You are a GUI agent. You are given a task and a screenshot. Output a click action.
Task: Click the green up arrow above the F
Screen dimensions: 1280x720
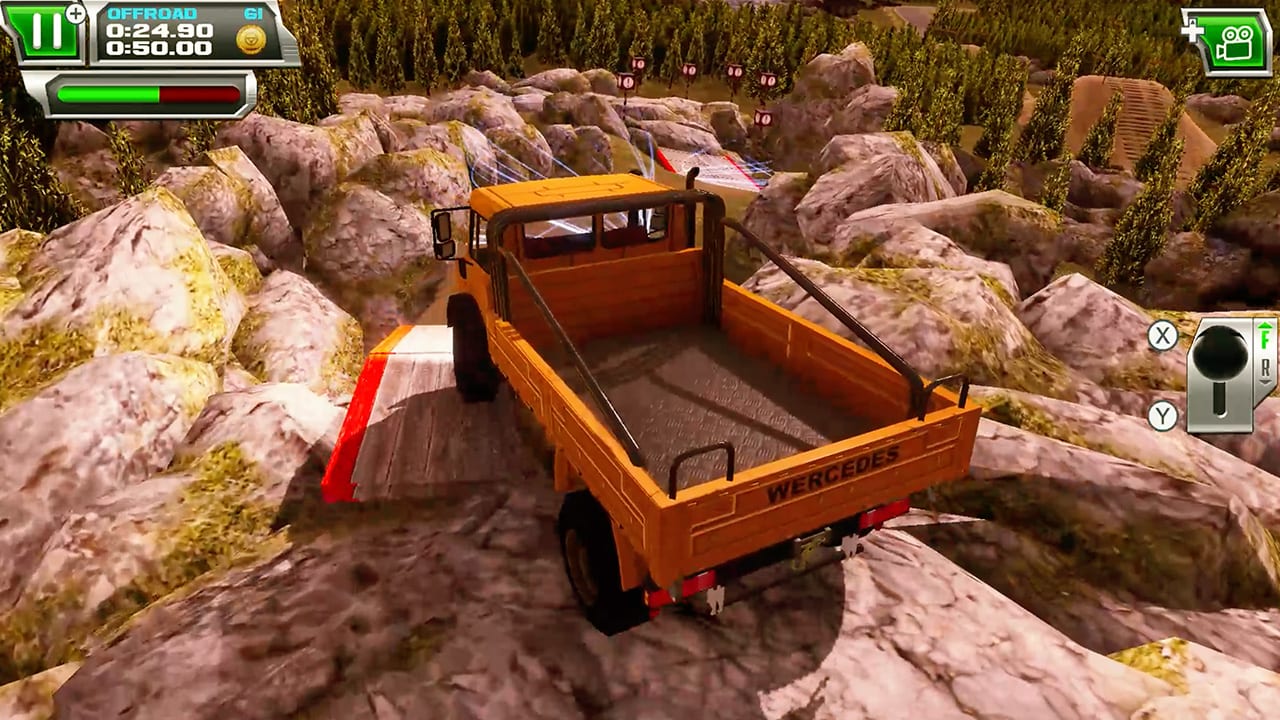[1265, 327]
